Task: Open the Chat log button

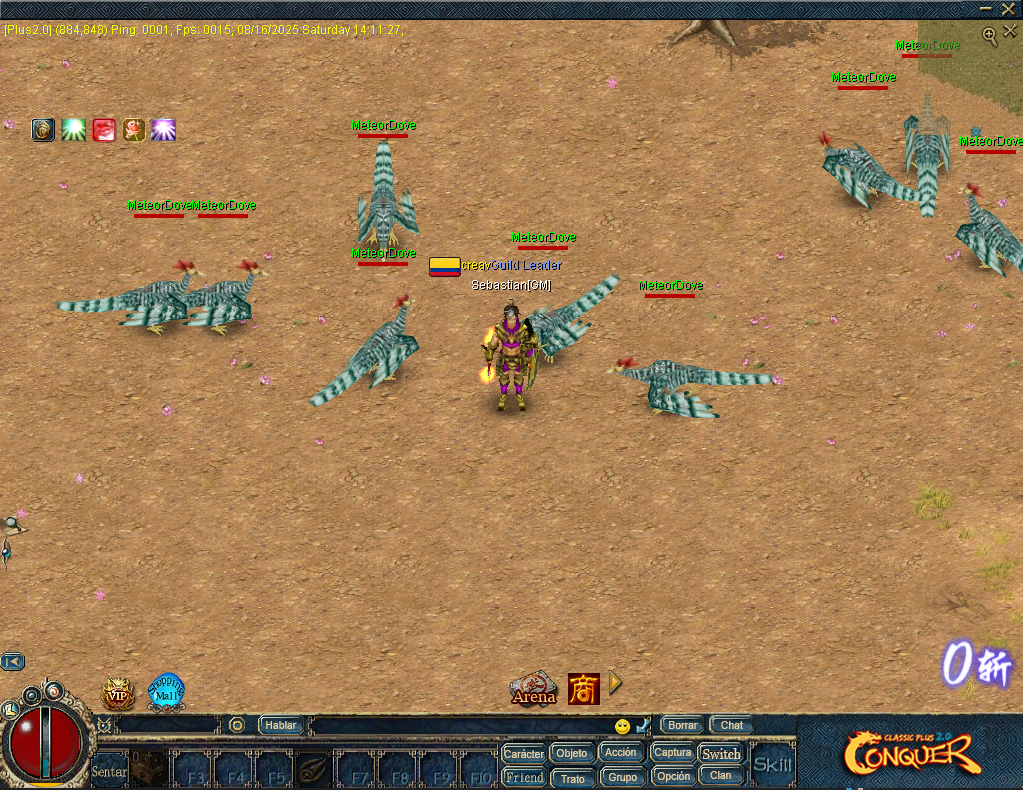Action: 732,725
